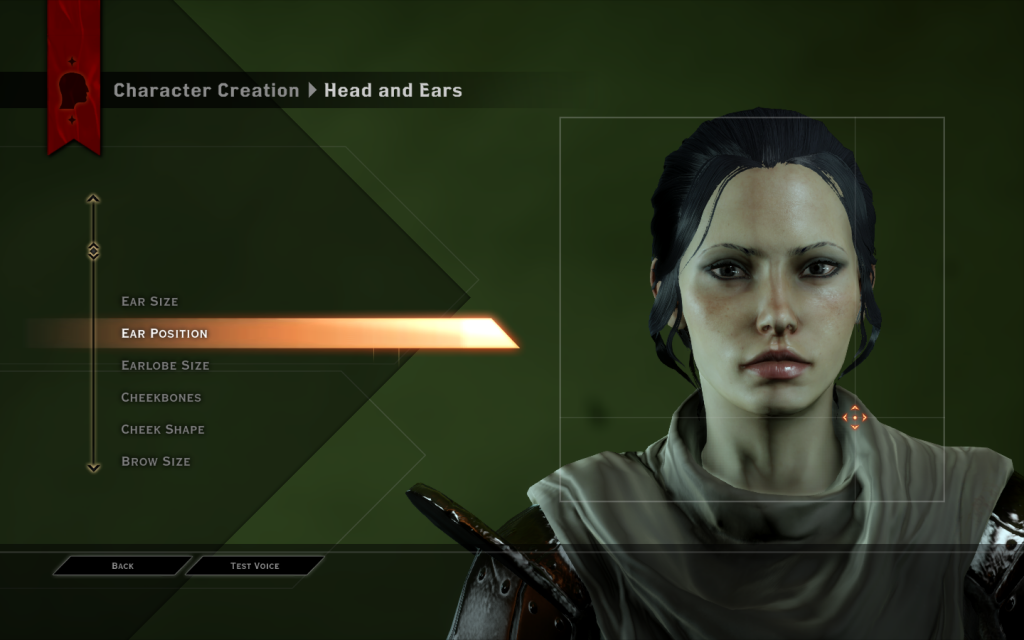The height and width of the screenshot is (640, 1024).
Task: Click the diamond scroll thumb beside the list
Action: pyautogui.click(x=93, y=250)
